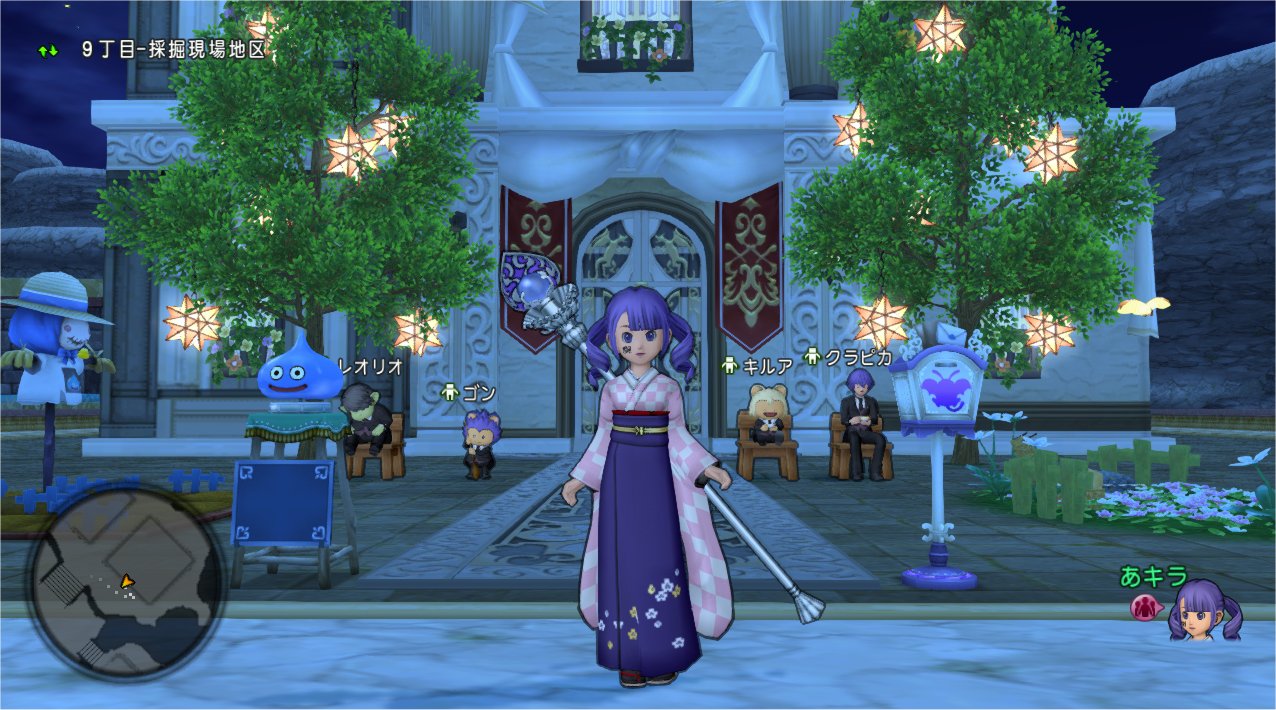Viewport: 1276px width, 710px height.
Task: Click the green up-down arrows connection icon
Action: [48, 48]
